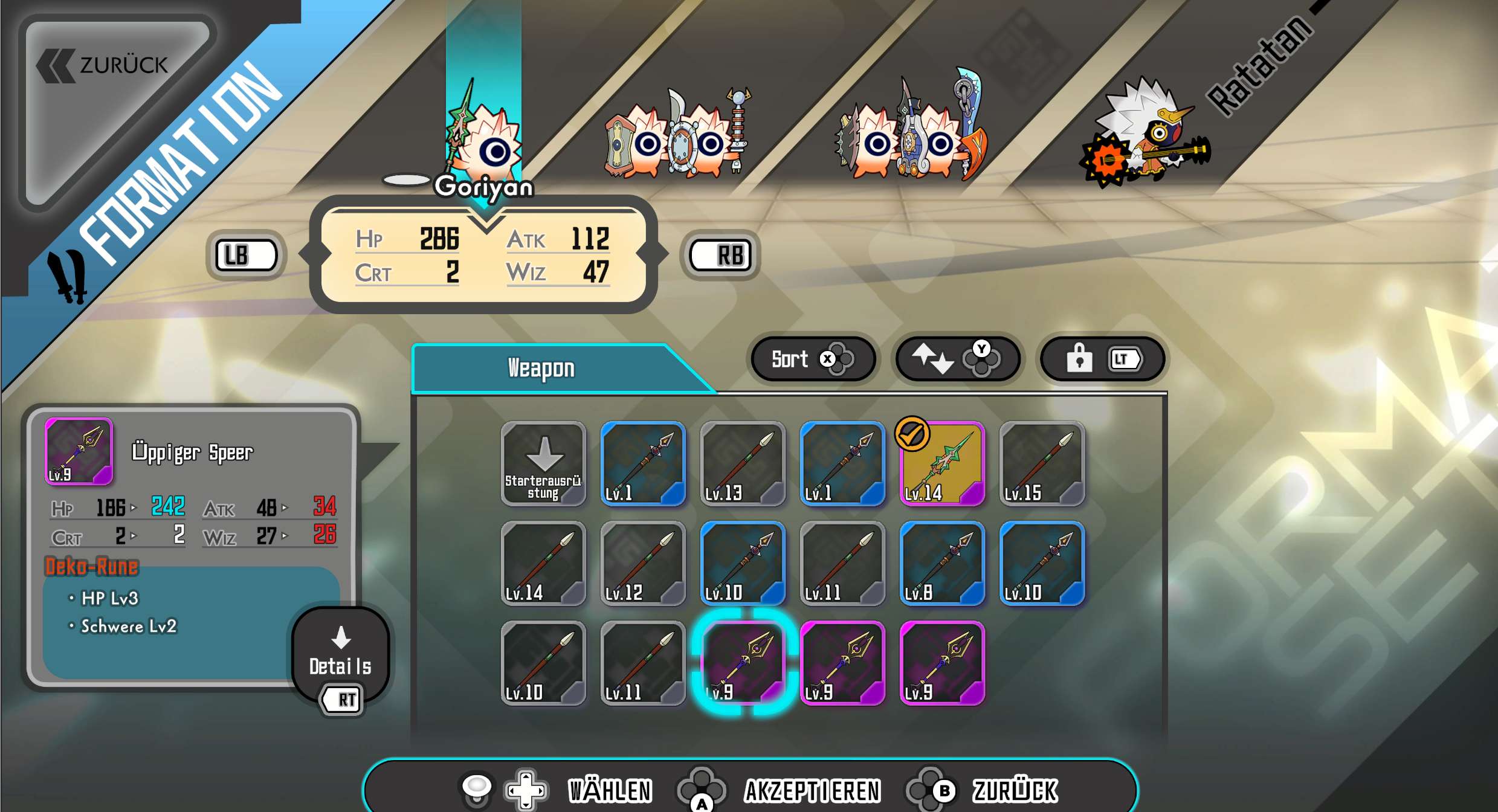Choose the Lv.8 blue spear
Screen dimensions: 1498x812
[942, 564]
